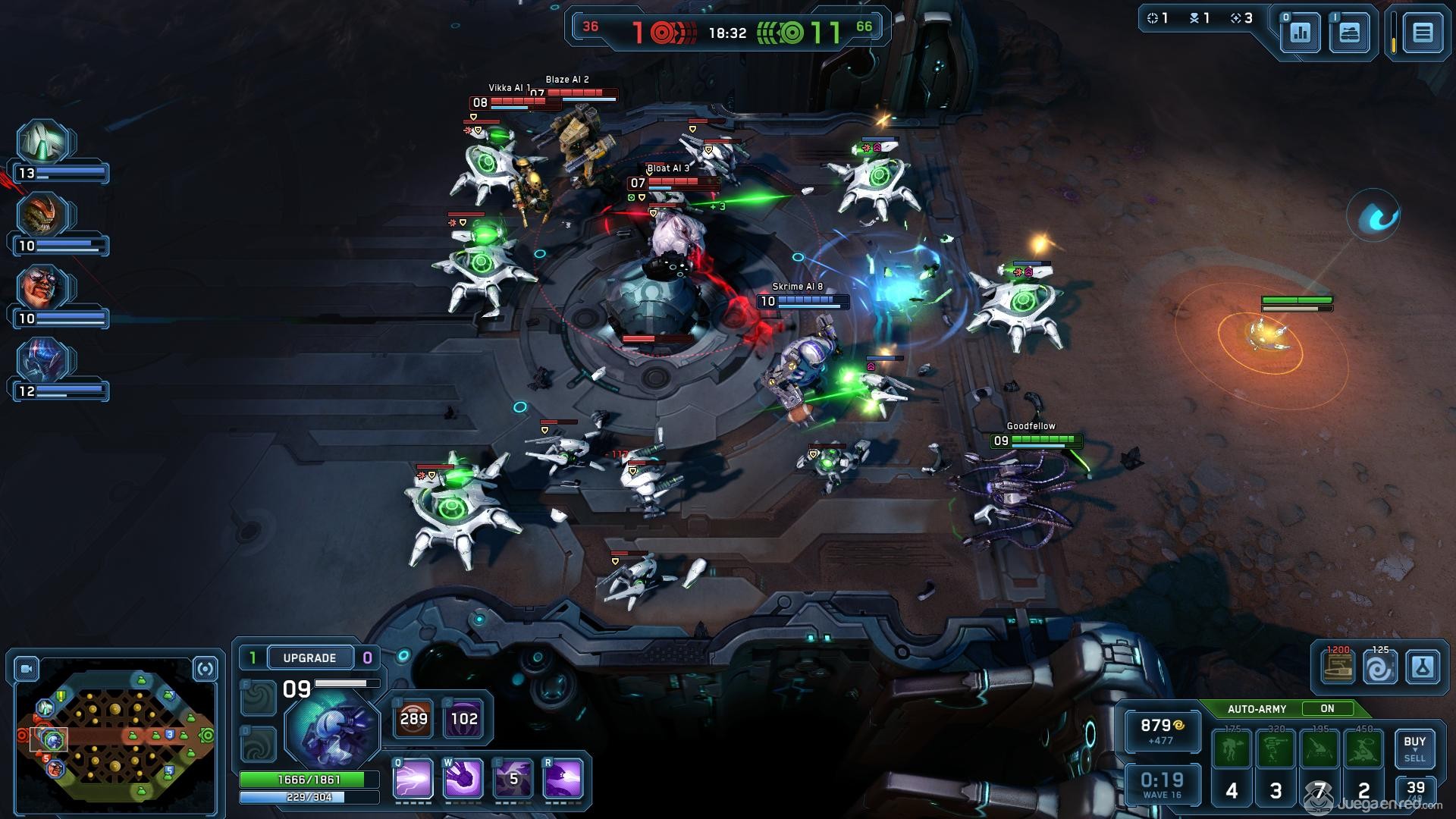This screenshot has height=819, width=1456.
Task: Open the flask research button
Action: pos(1422,667)
